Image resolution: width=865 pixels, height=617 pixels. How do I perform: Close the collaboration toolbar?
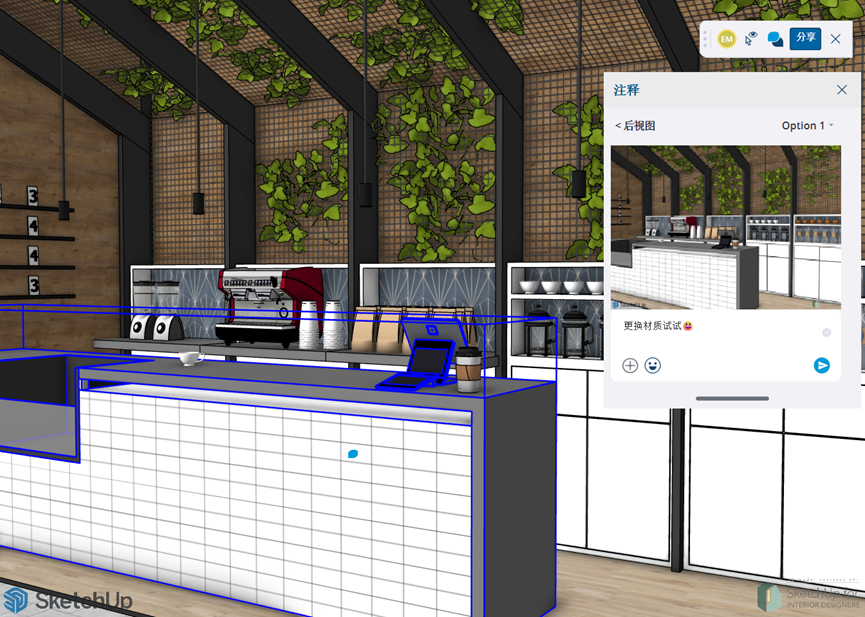836,39
